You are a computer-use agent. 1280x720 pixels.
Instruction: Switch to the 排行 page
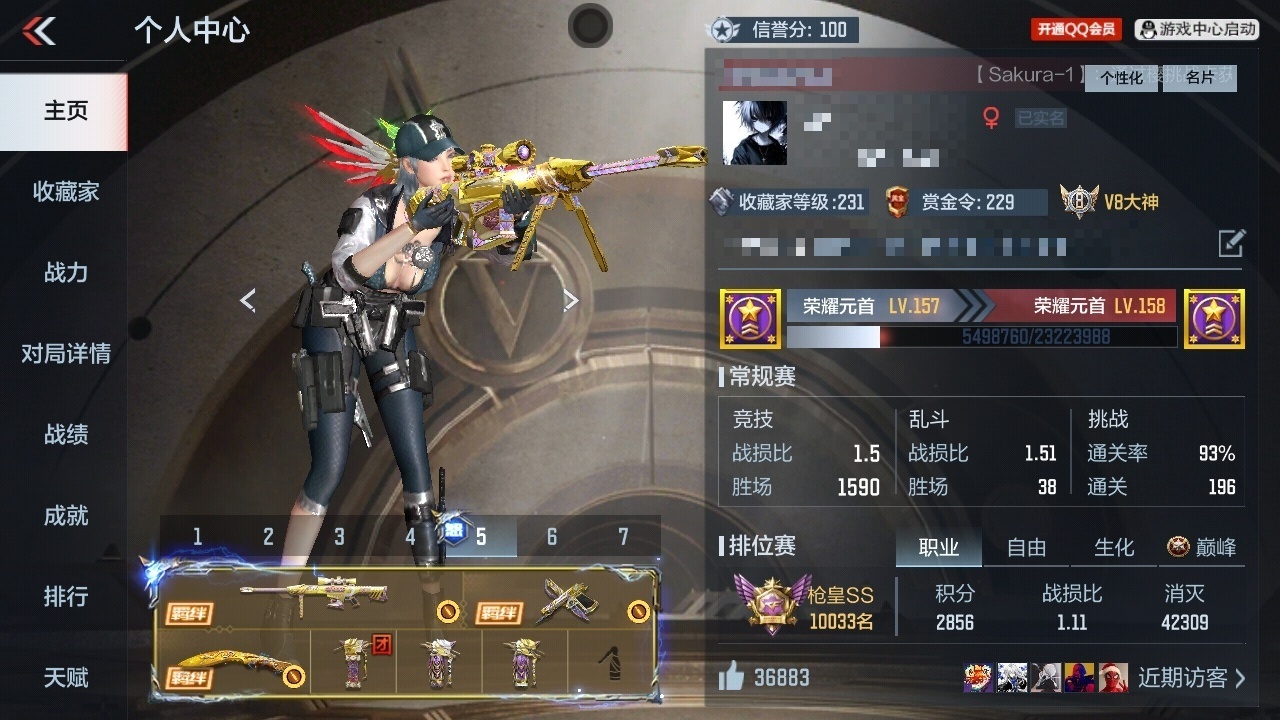65,596
